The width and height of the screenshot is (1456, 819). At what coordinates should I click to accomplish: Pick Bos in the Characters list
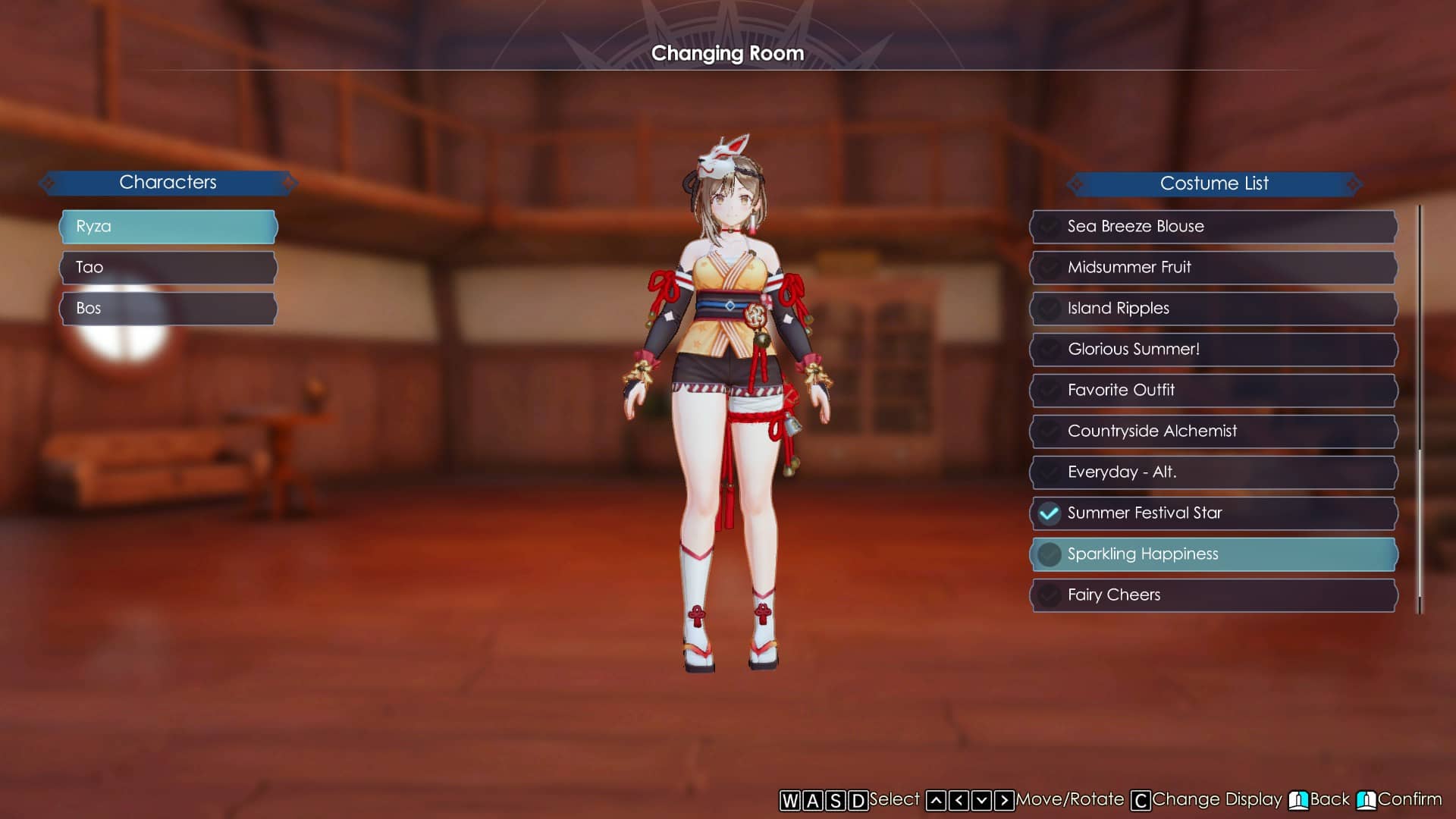coord(168,309)
